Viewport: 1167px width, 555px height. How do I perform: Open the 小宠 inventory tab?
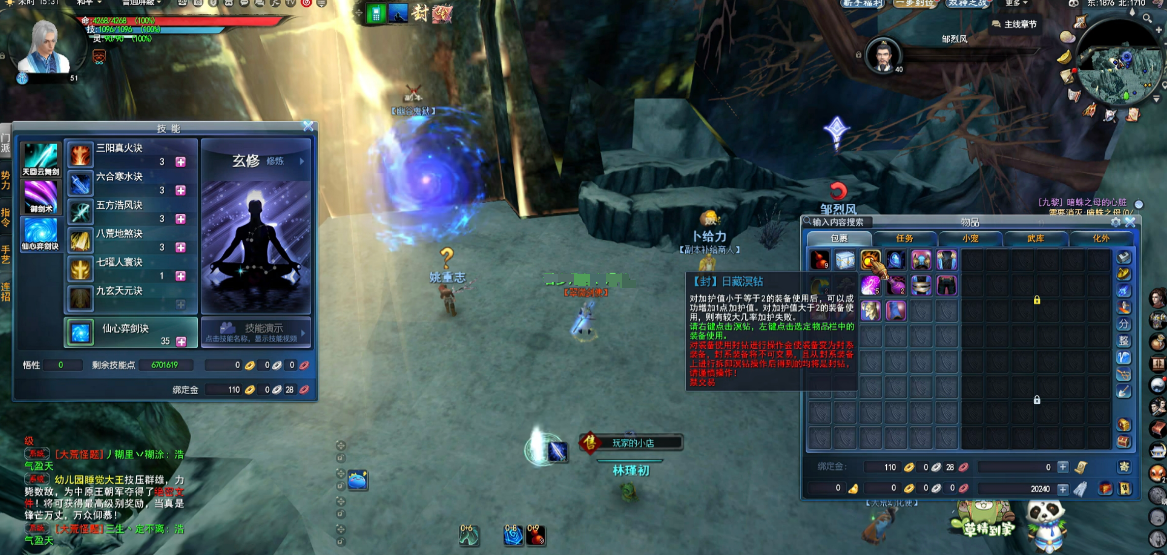click(x=970, y=239)
